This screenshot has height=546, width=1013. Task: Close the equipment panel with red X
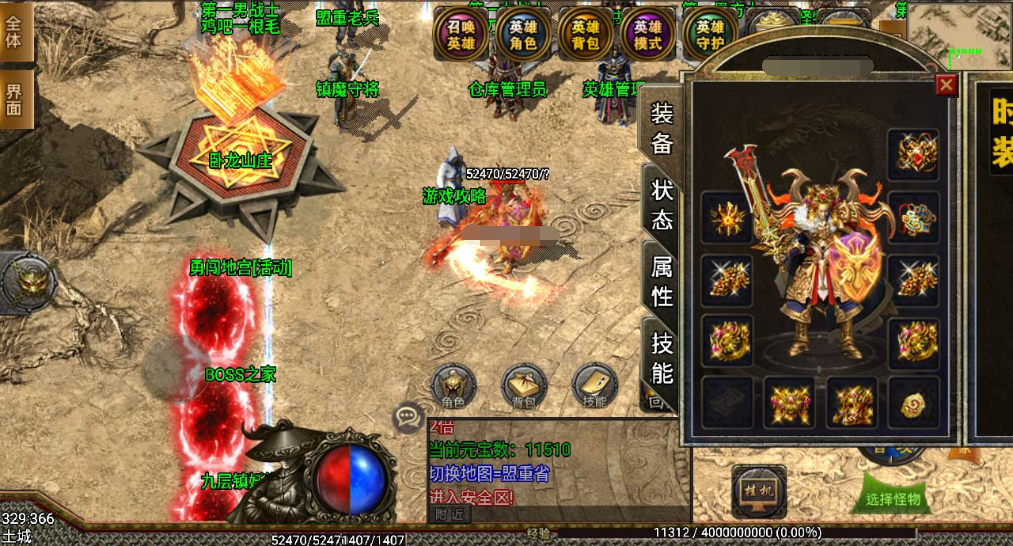(x=945, y=85)
